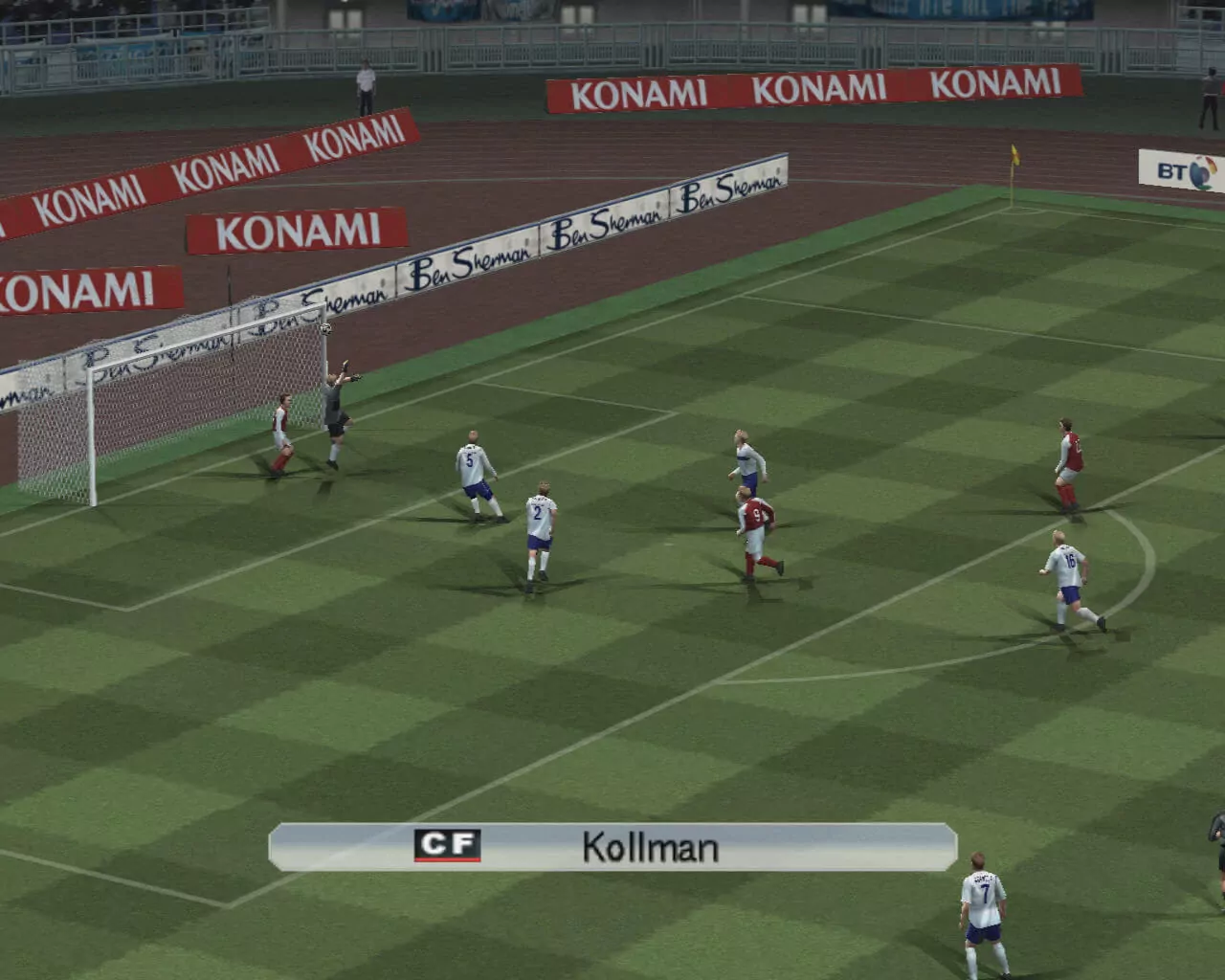Click the goalkeeper catching the ball
Image resolution: width=1225 pixels, height=980 pixels.
(x=335, y=402)
